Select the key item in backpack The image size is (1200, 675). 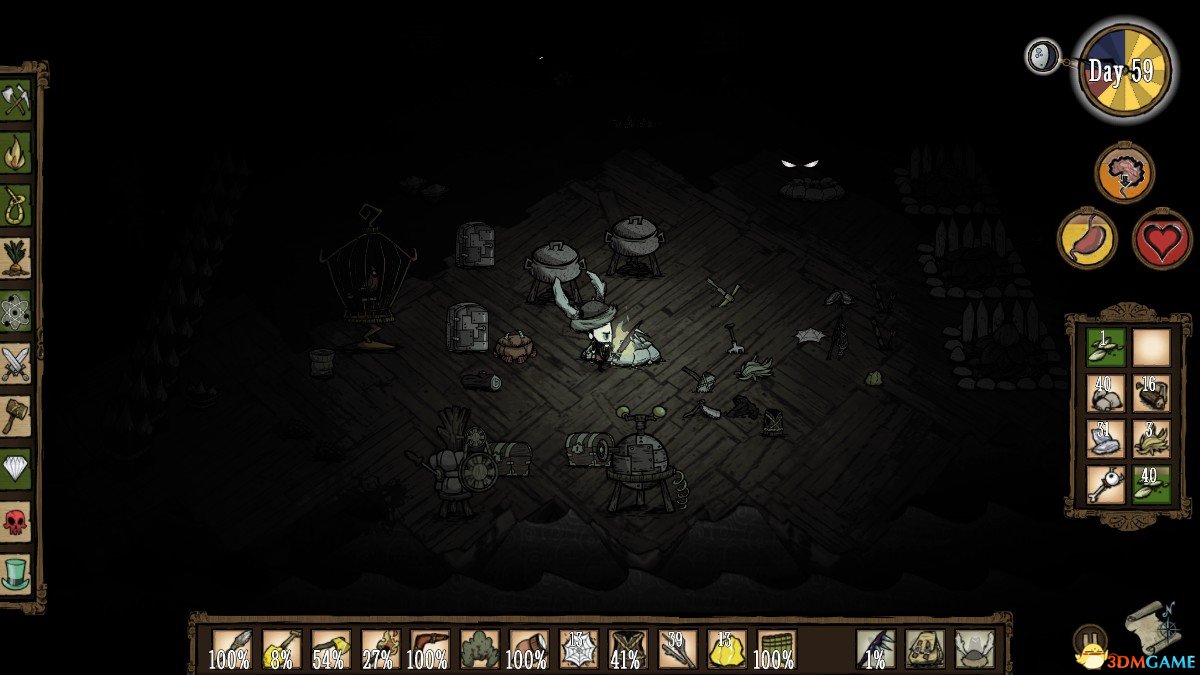click(x=1106, y=483)
